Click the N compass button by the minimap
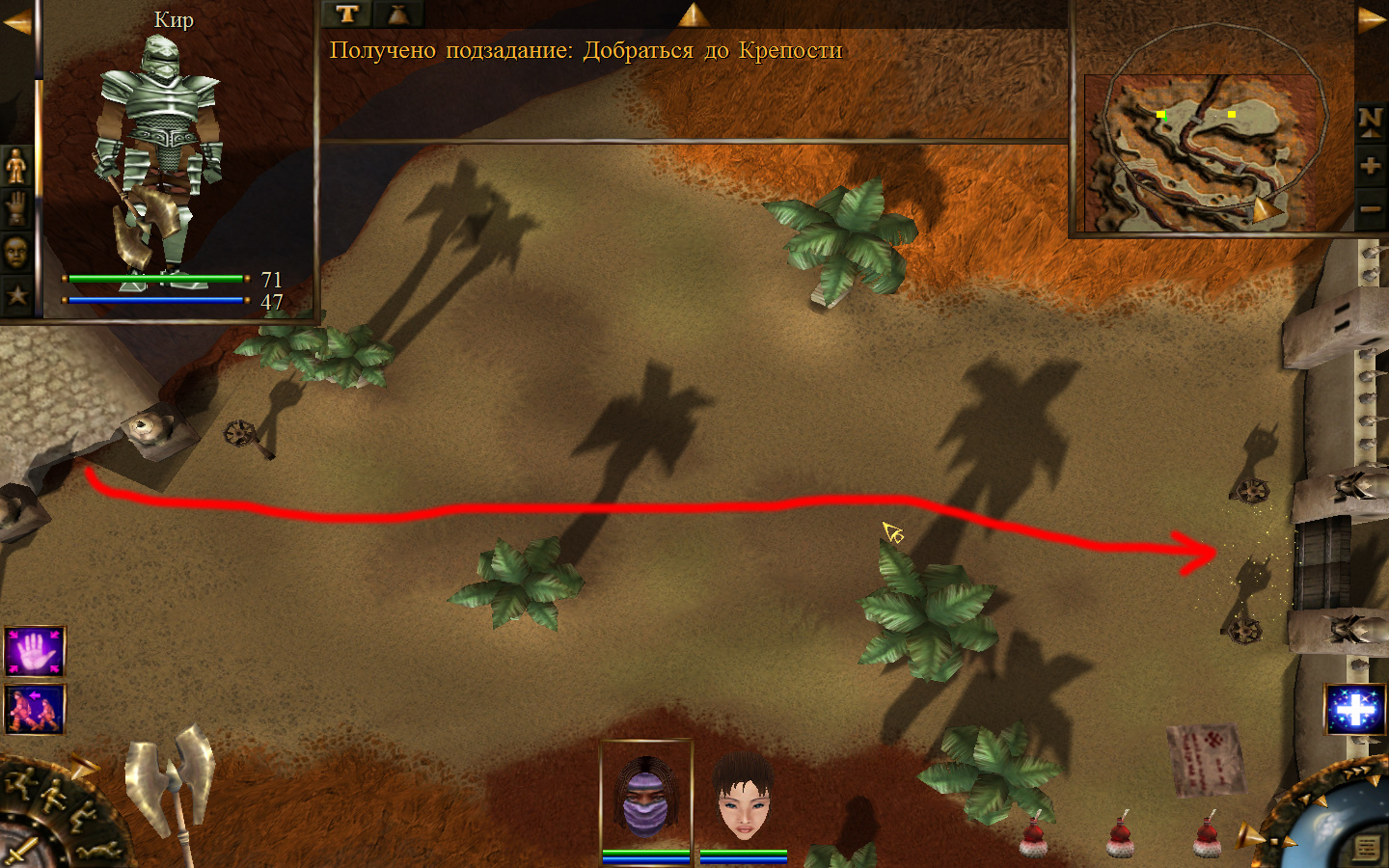 point(1371,121)
